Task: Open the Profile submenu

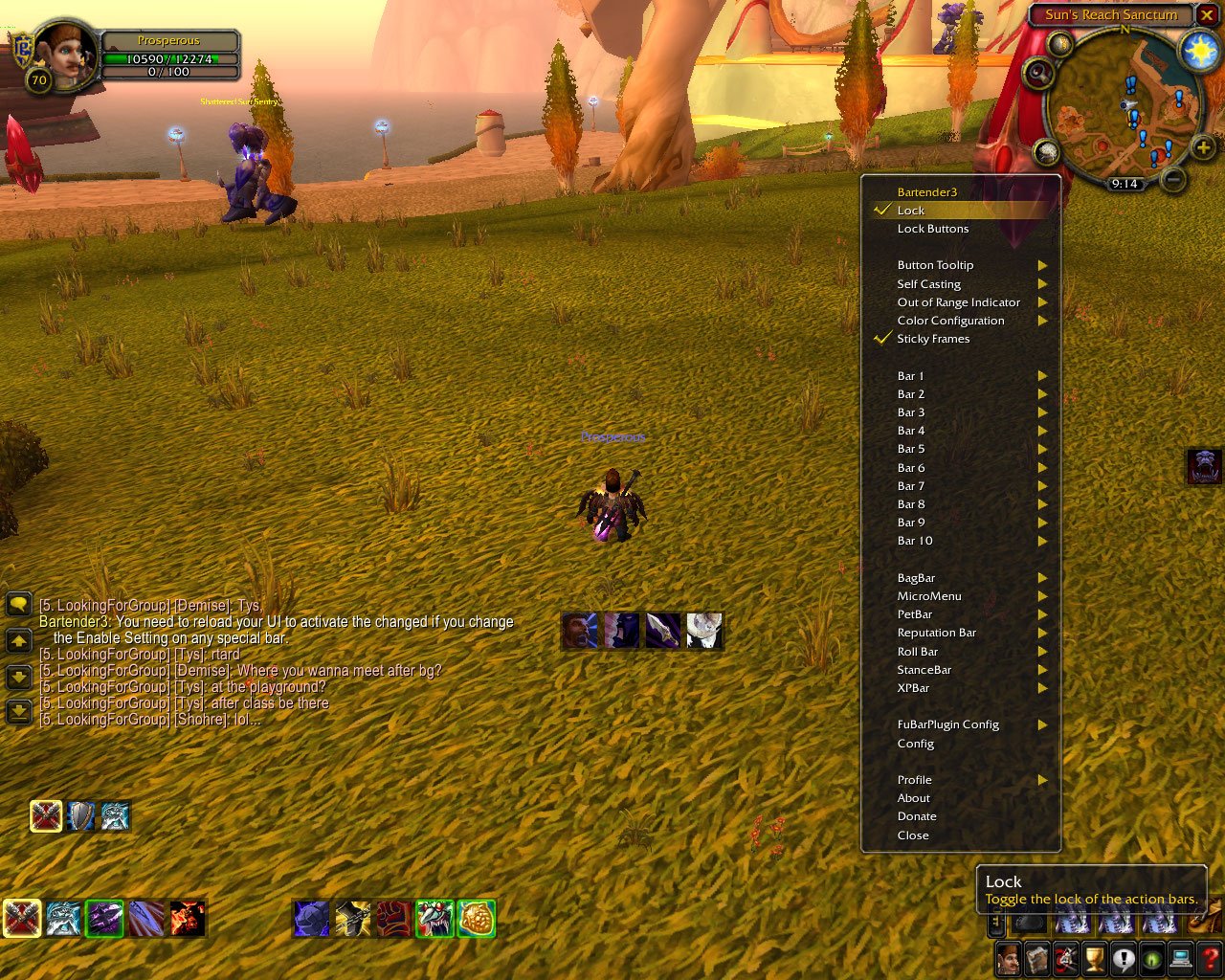Action: (x=915, y=780)
